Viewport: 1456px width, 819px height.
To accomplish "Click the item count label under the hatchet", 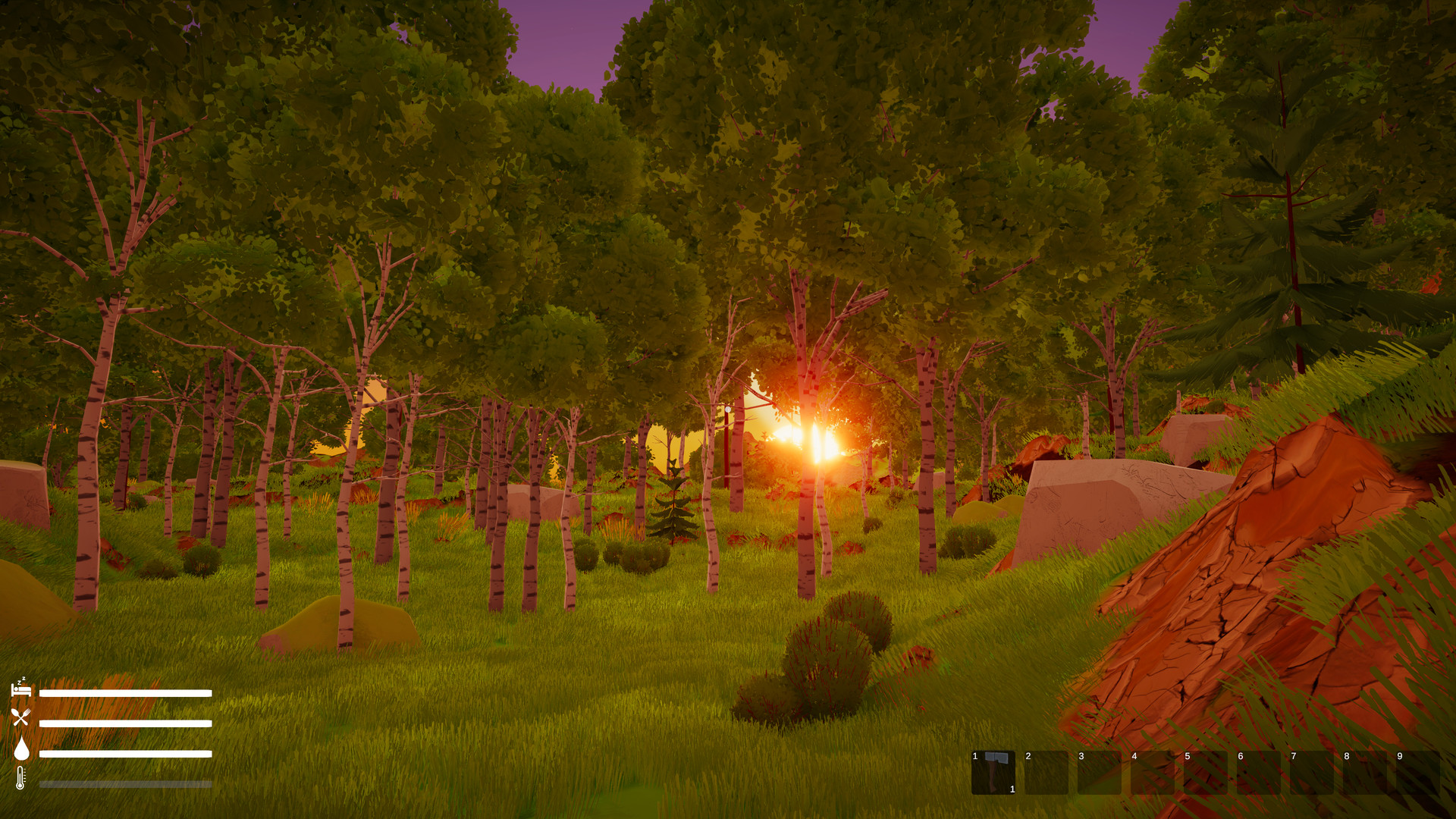I will coord(1012,789).
